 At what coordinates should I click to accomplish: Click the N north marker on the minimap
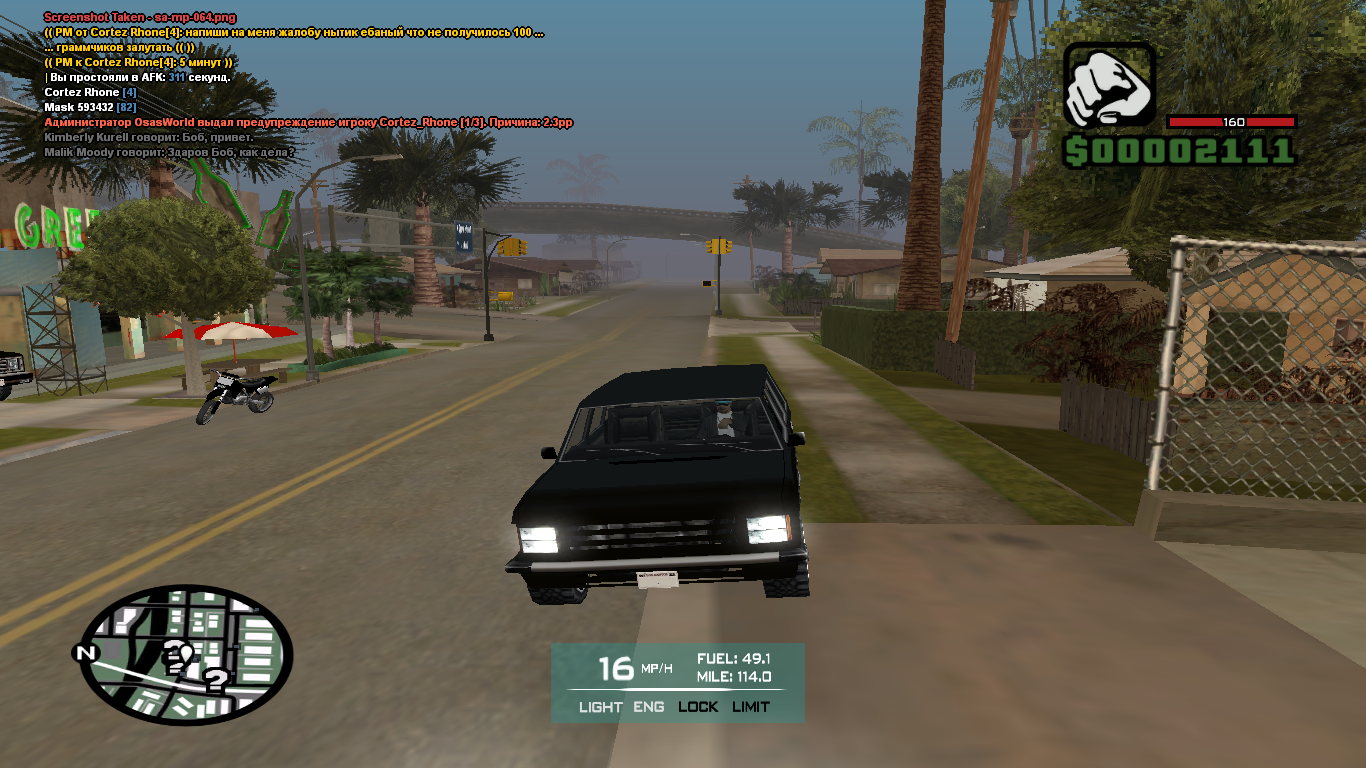[86, 654]
